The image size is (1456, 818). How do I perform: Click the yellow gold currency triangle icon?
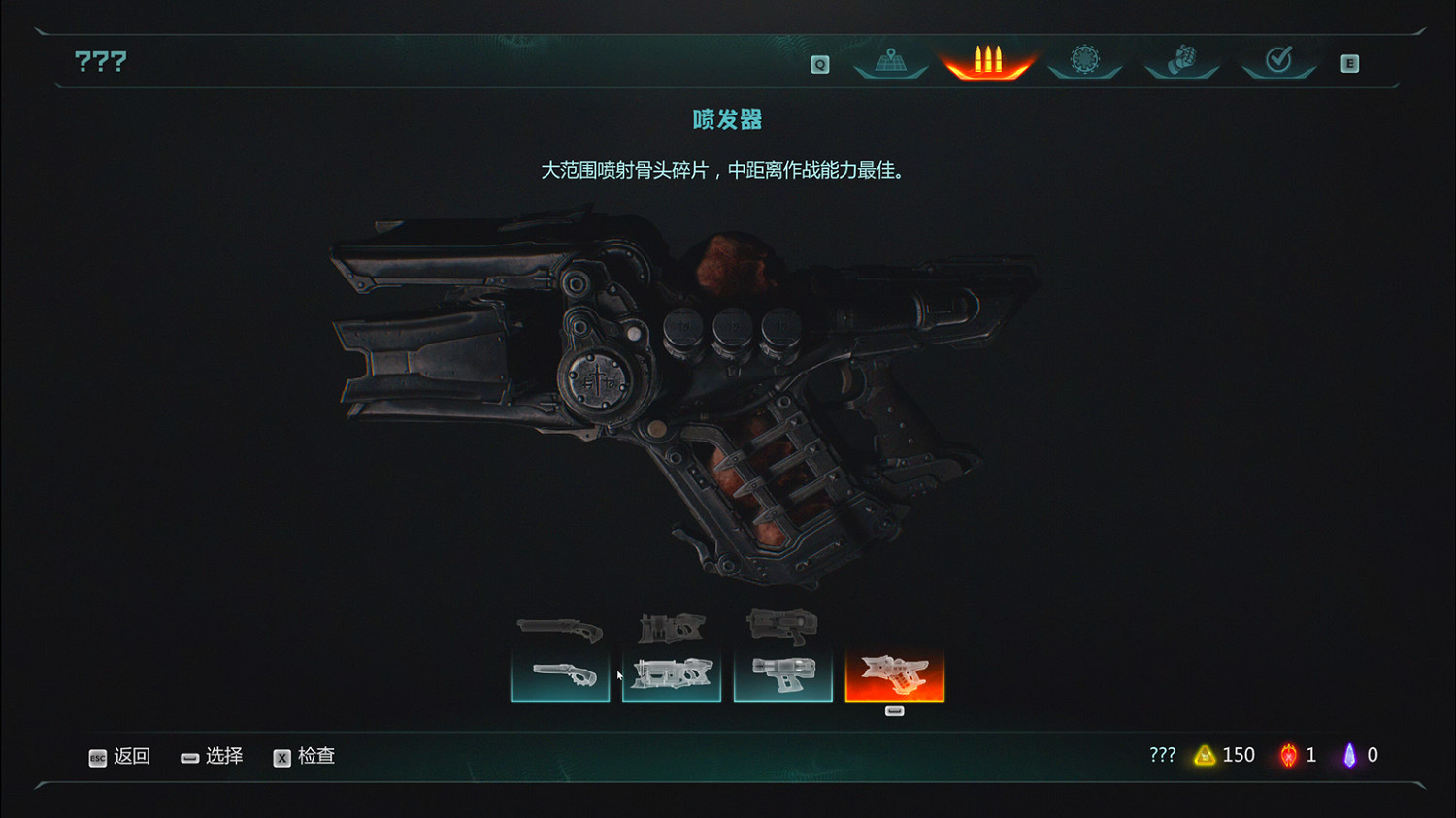click(x=1204, y=755)
